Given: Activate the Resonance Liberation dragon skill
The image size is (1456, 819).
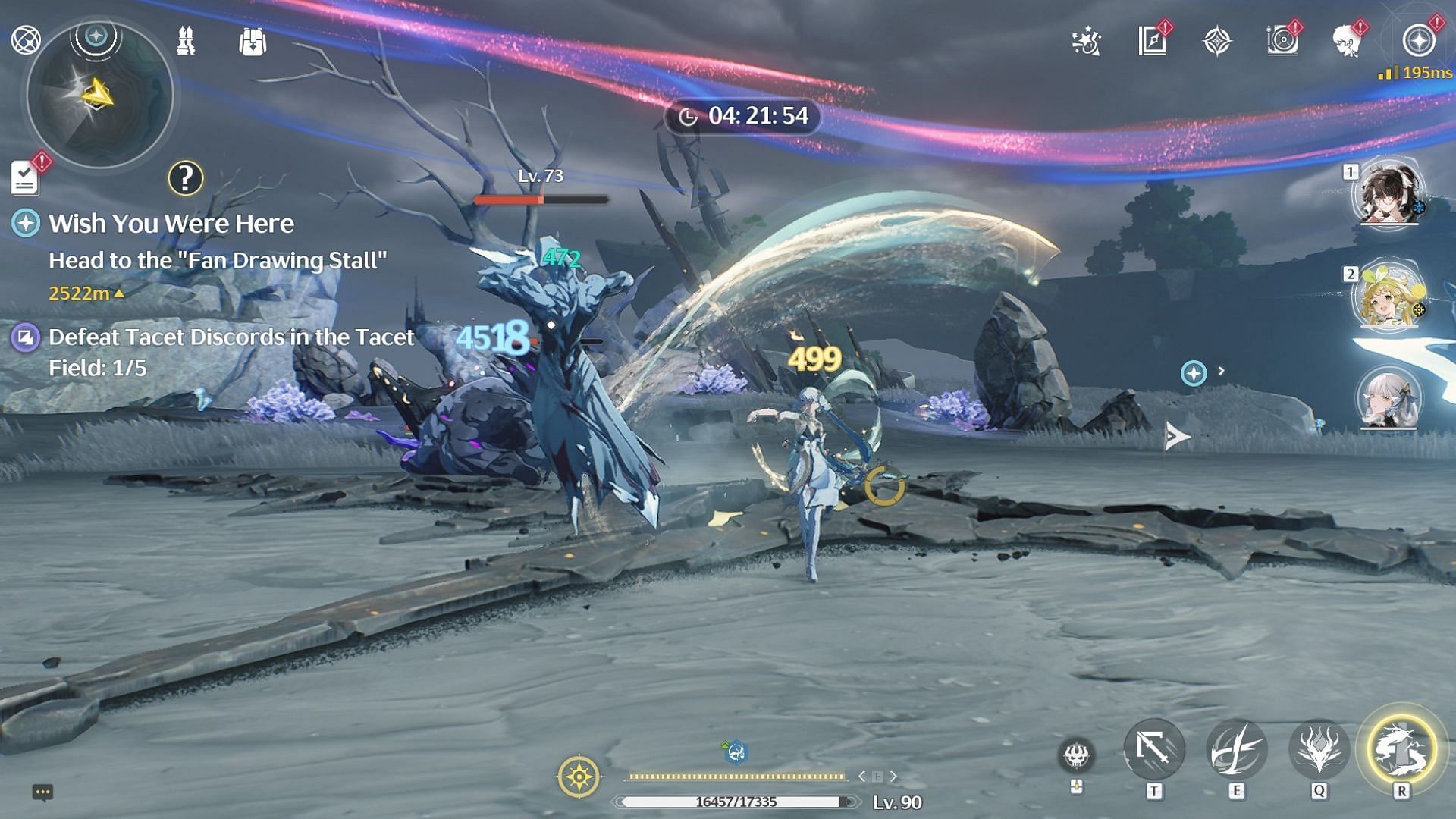Looking at the screenshot, I should (x=1401, y=749).
